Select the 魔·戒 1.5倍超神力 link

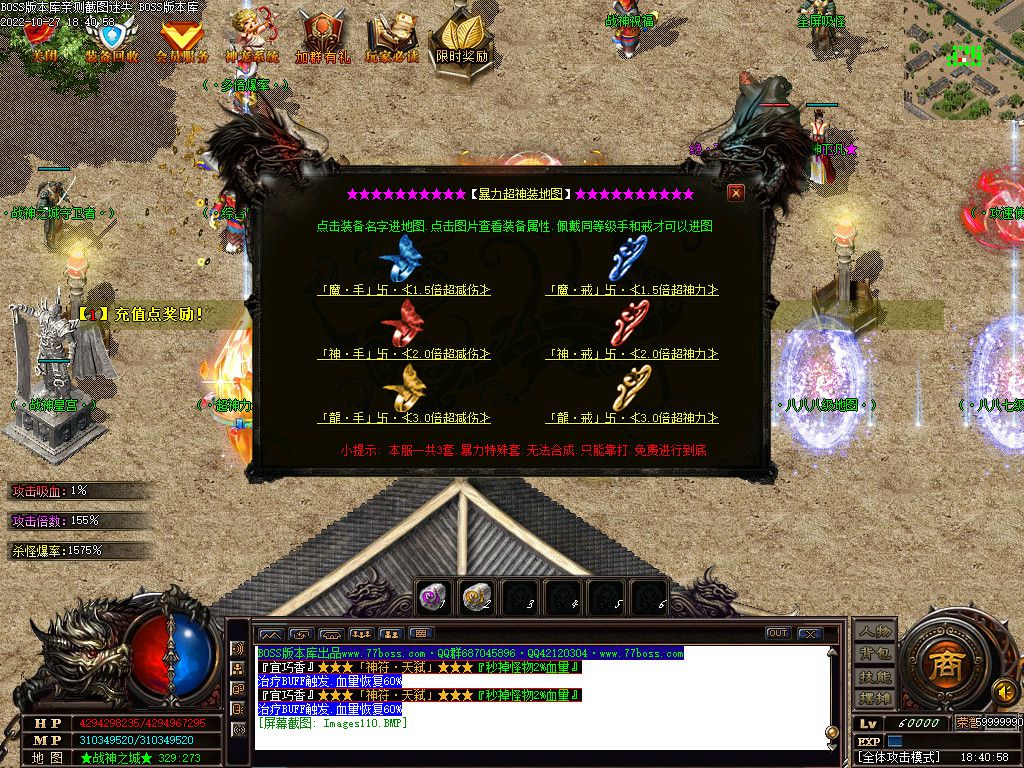(x=632, y=290)
